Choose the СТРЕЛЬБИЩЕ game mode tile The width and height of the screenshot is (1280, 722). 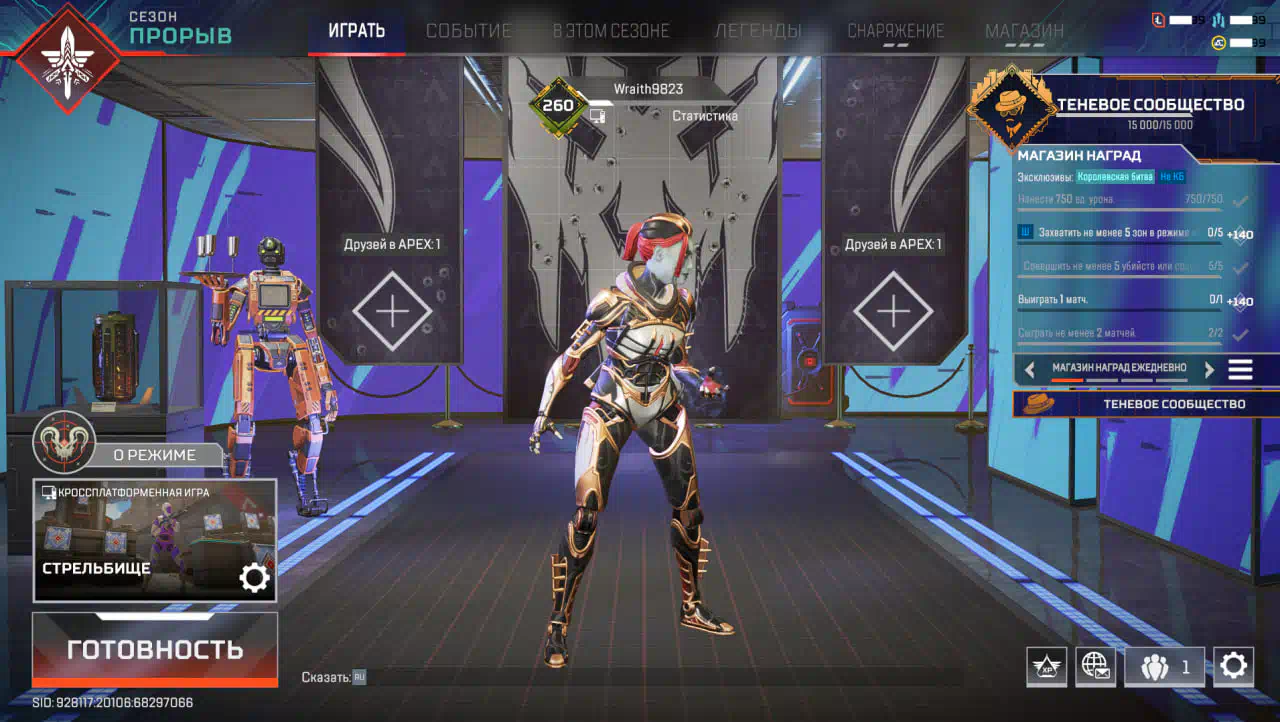pyautogui.click(x=155, y=540)
